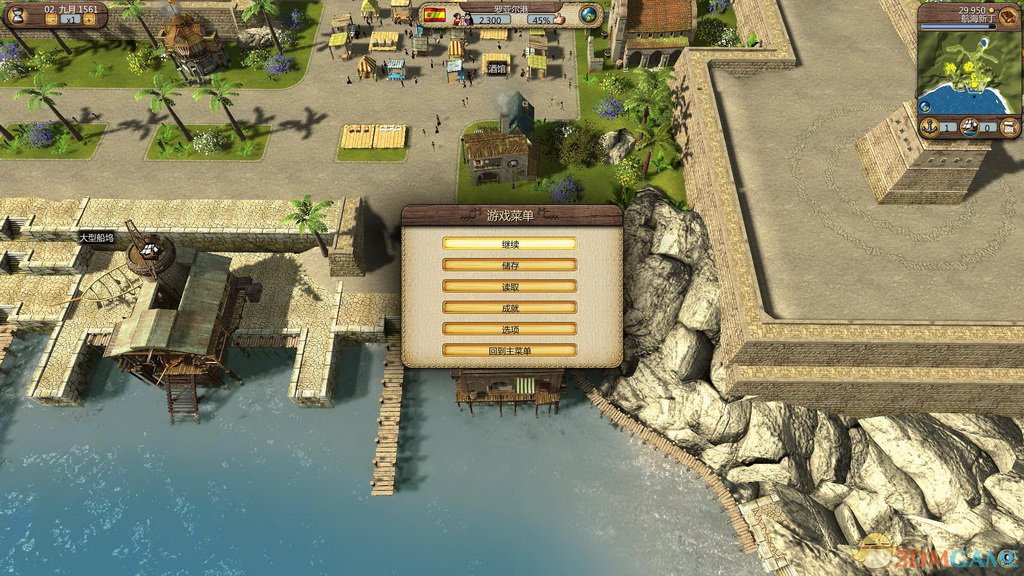
Task: Open the 成就 achievements entry
Action: click(510, 307)
